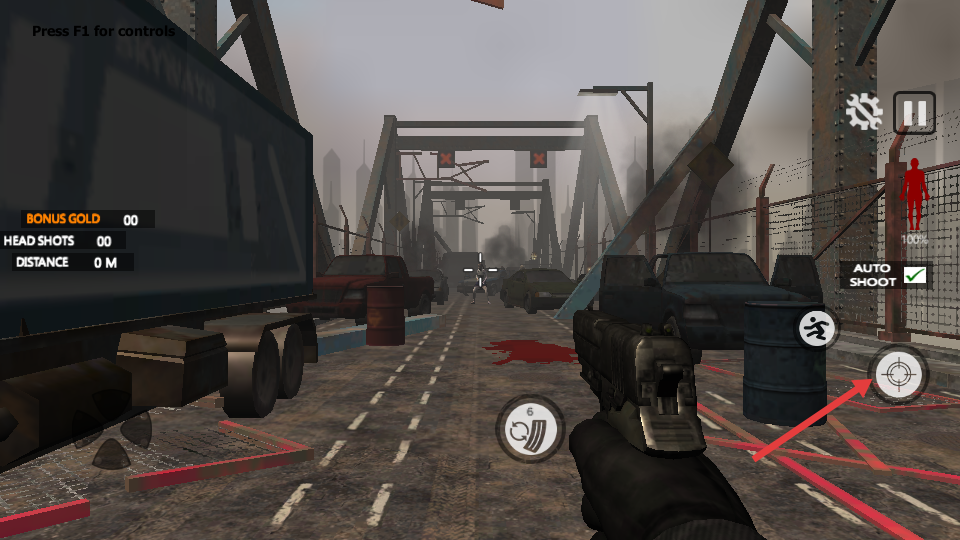Viewport: 960px width, 540px height.
Task: Tap the sprint running-man button
Action: tap(817, 329)
